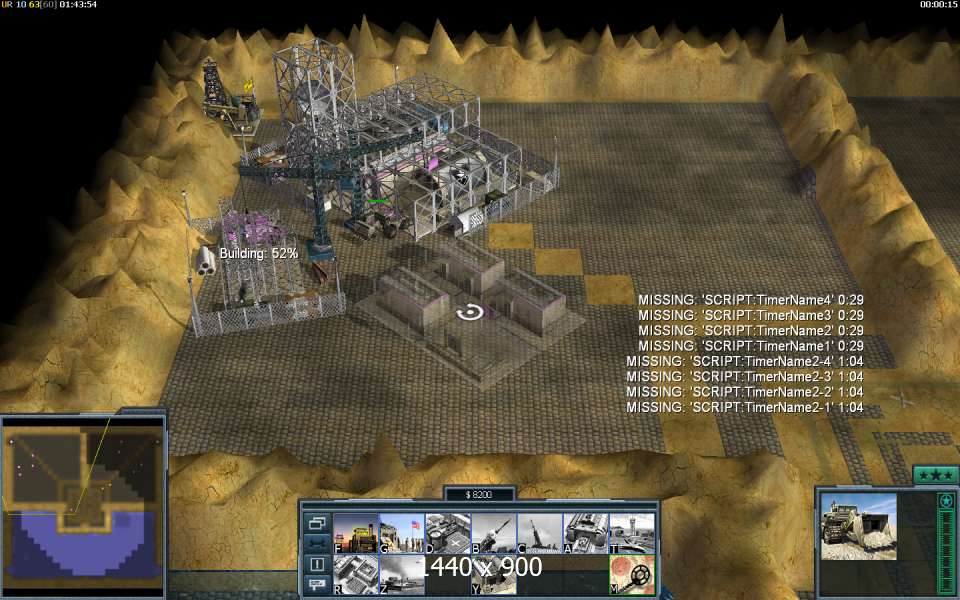Click the overlapping windows button on command bar
Viewport: 960px width, 600px height.
tap(317, 523)
